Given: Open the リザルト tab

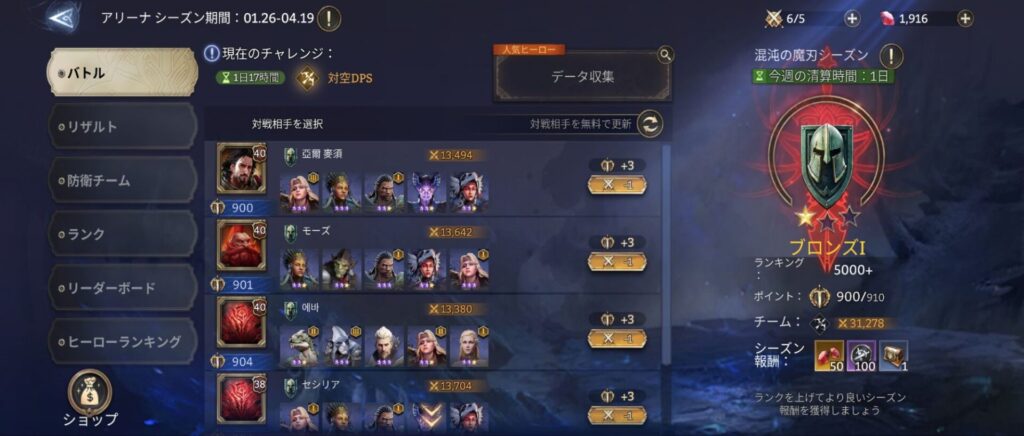Looking at the screenshot, I should click(122, 126).
